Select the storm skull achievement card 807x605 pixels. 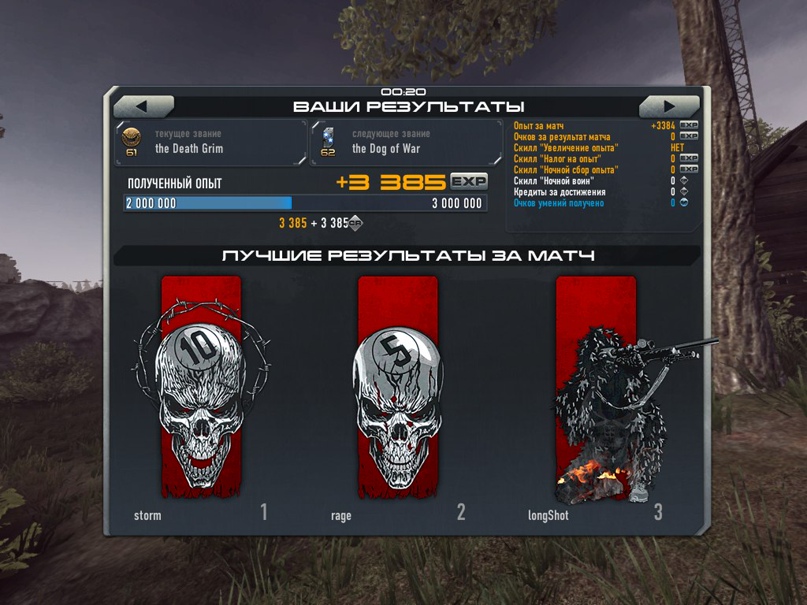pos(201,390)
